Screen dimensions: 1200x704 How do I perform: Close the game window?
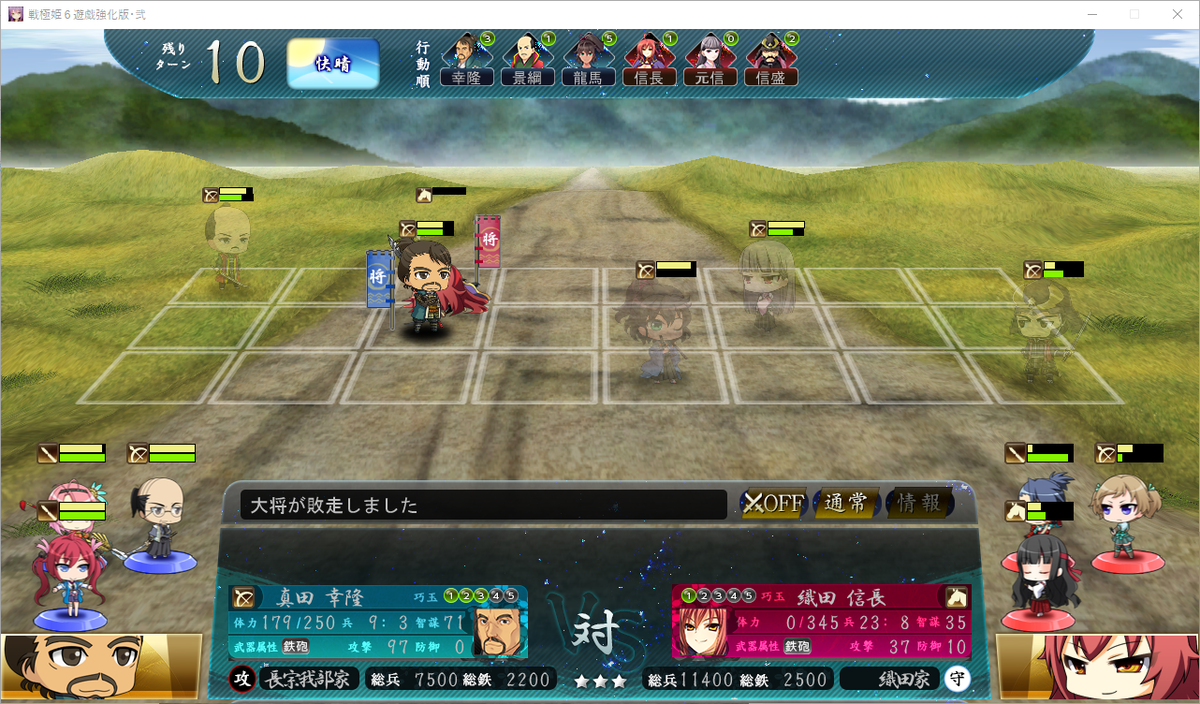click(x=1176, y=14)
